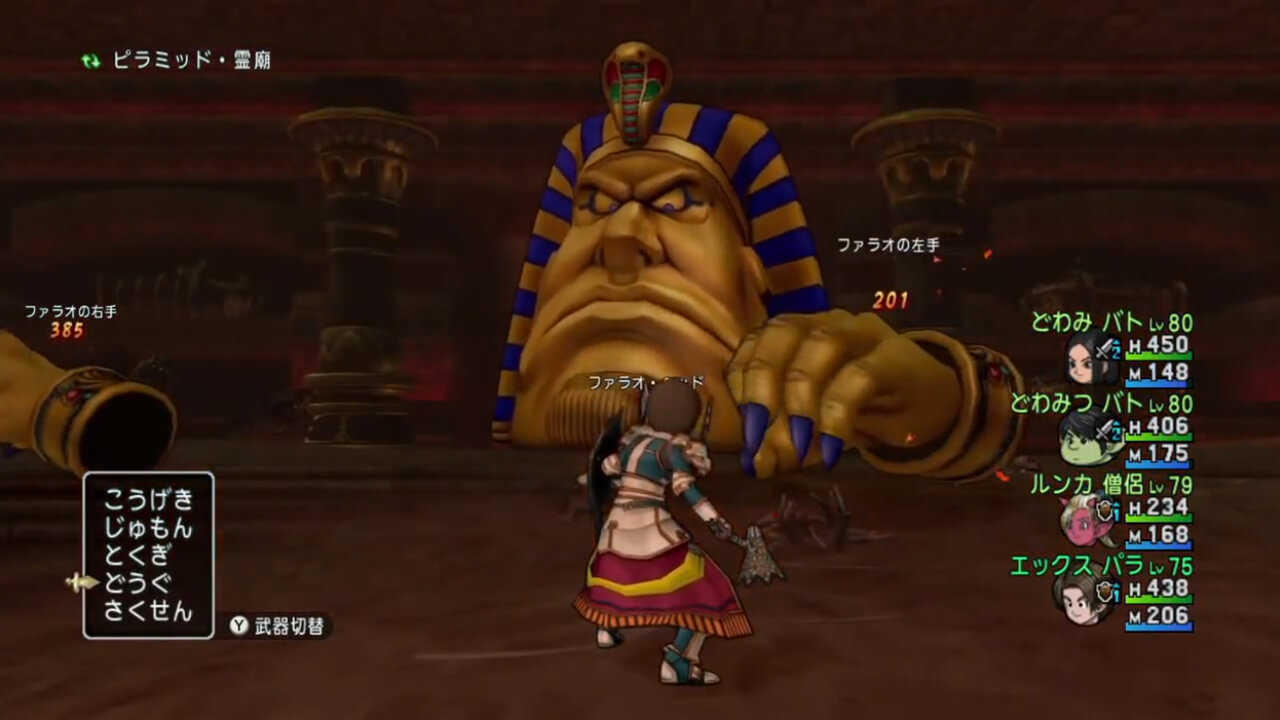Viewport: 1280px width, 720px height.
Task: Choose じゅもん from the command list
Action: pos(148,528)
